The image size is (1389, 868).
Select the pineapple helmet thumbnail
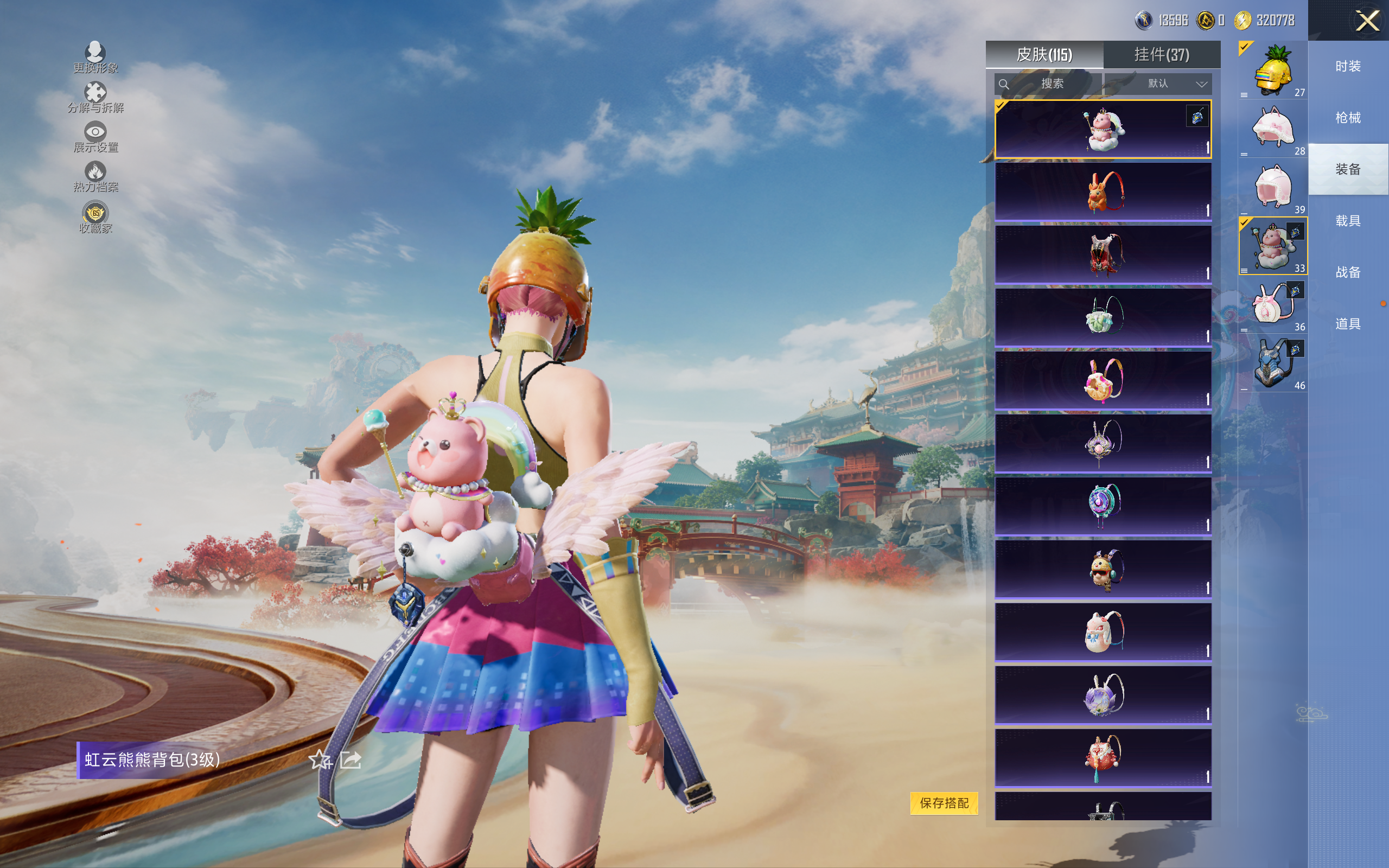pyautogui.click(x=1273, y=71)
